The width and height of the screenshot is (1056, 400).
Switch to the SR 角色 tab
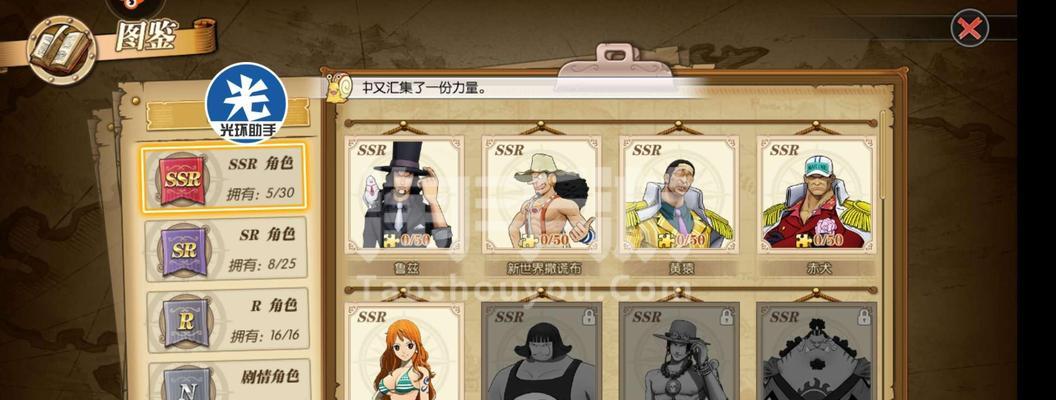[226, 249]
